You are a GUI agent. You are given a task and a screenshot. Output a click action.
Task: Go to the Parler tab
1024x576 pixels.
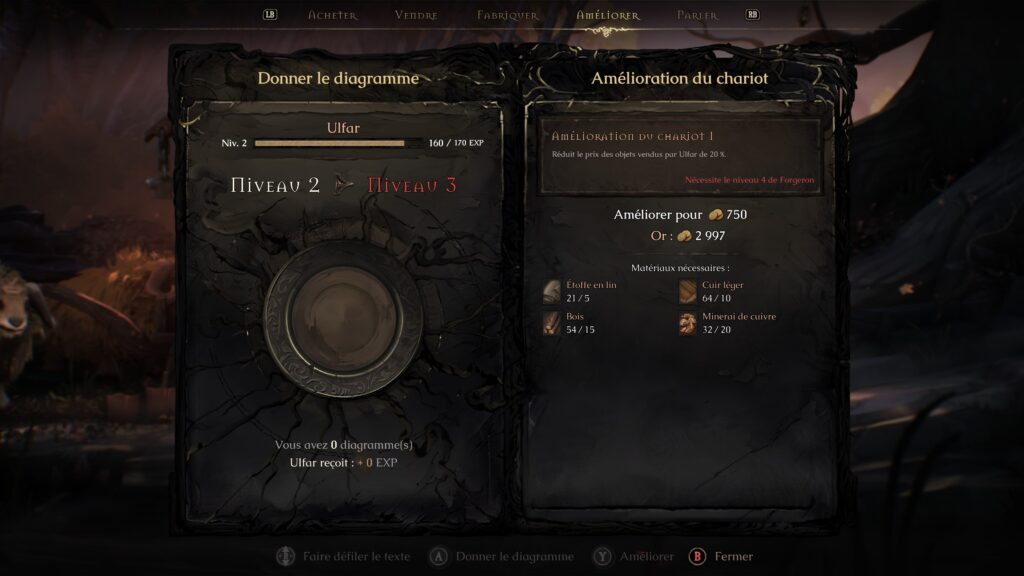(x=697, y=15)
